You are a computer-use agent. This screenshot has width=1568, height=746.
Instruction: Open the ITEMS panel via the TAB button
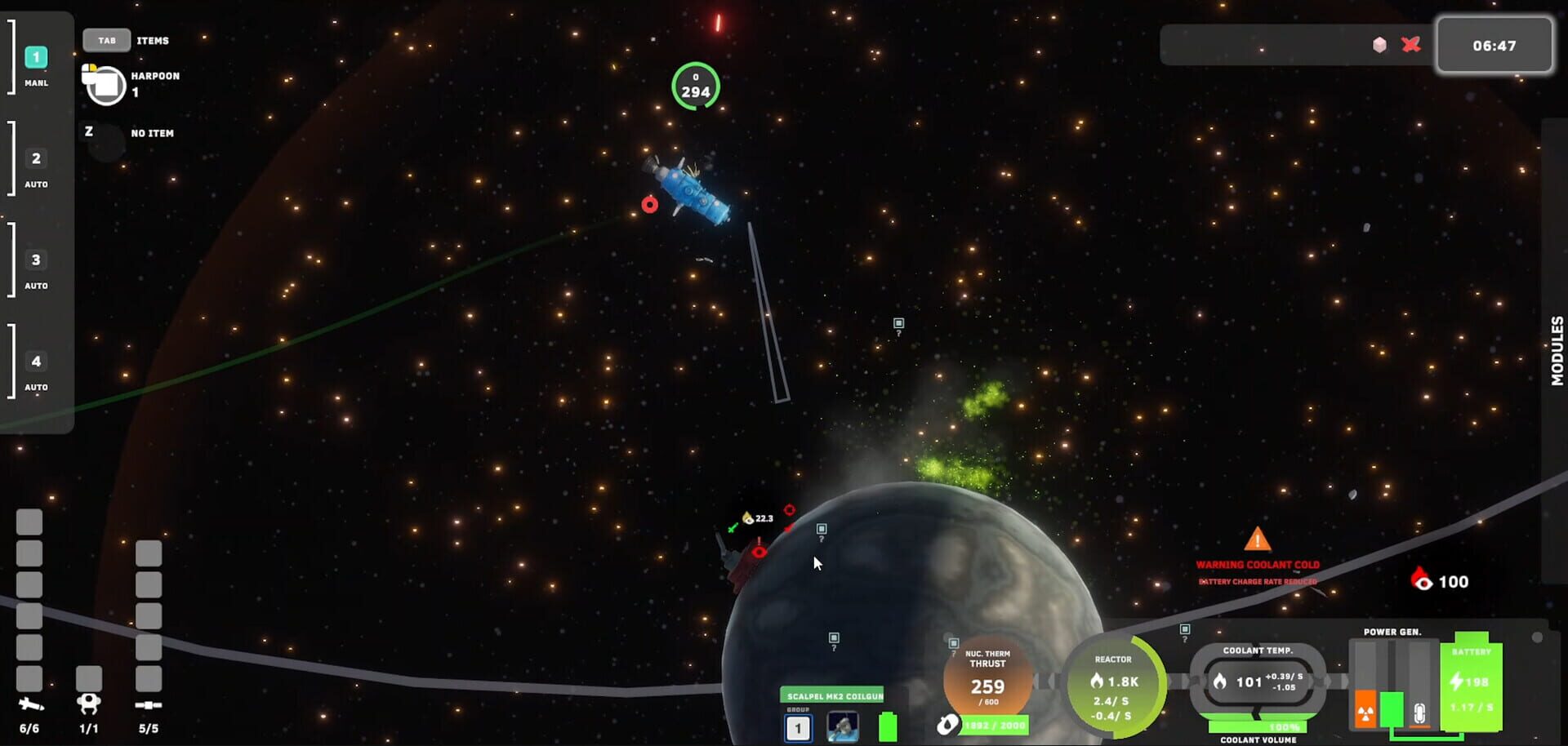[x=107, y=39]
